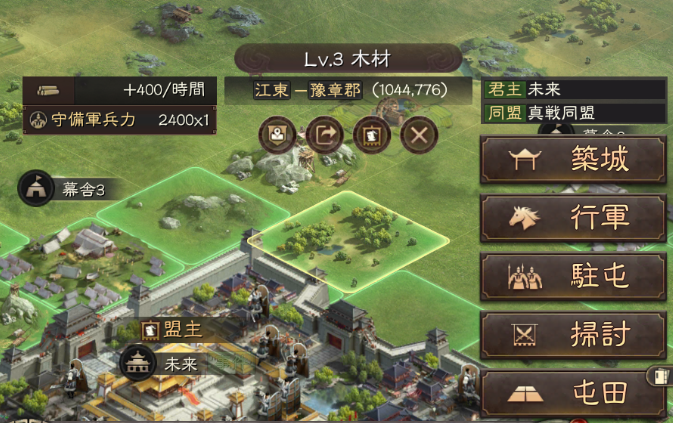The width and height of the screenshot is (673, 423).
Task: Click the 君主 未来 lord entry
Action: point(573,89)
